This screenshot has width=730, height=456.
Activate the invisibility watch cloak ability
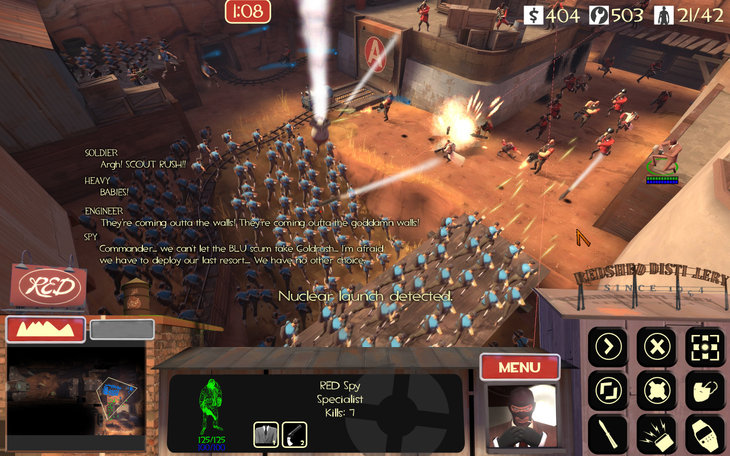click(x=705, y=434)
